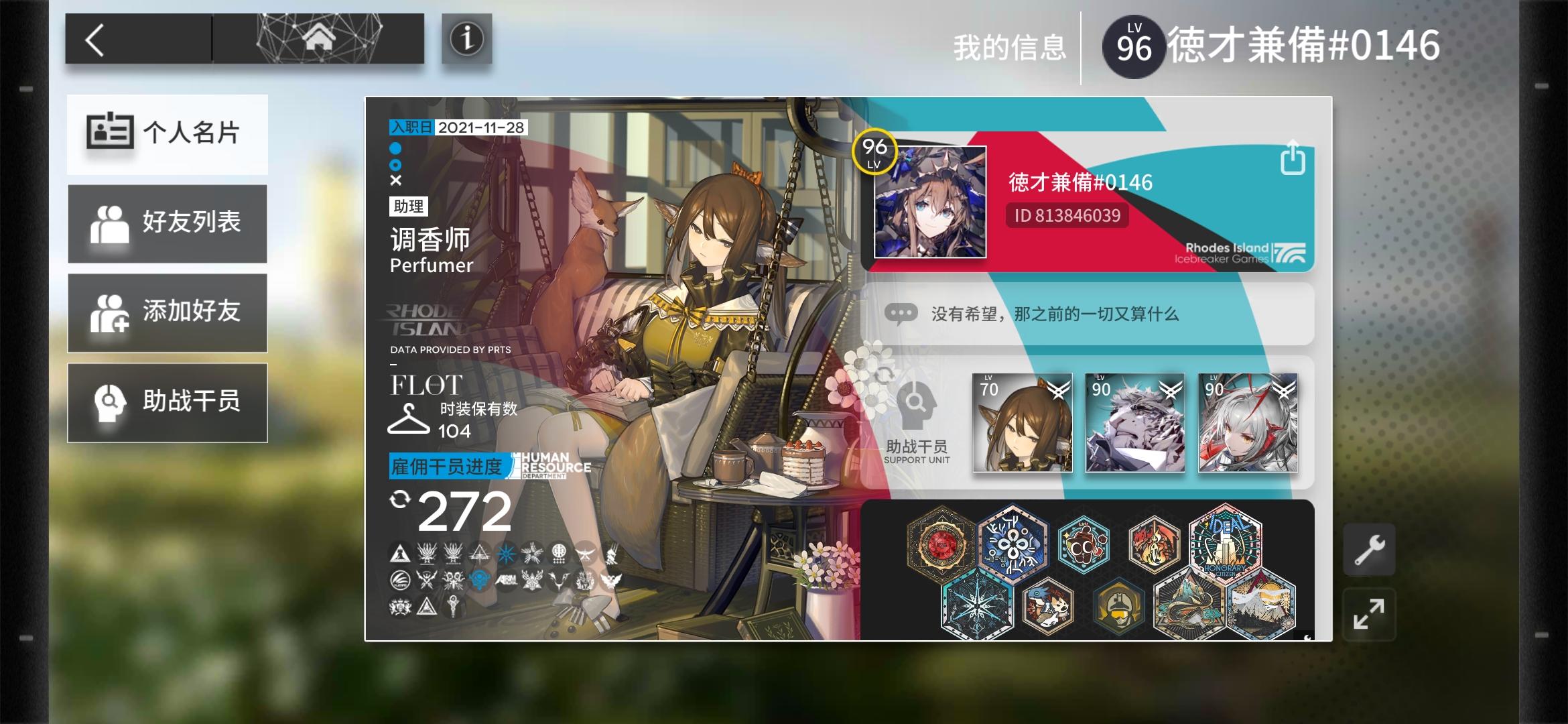
Task: Select the 个人名片 profile card button
Action: pyautogui.click(x=167, y=134)
